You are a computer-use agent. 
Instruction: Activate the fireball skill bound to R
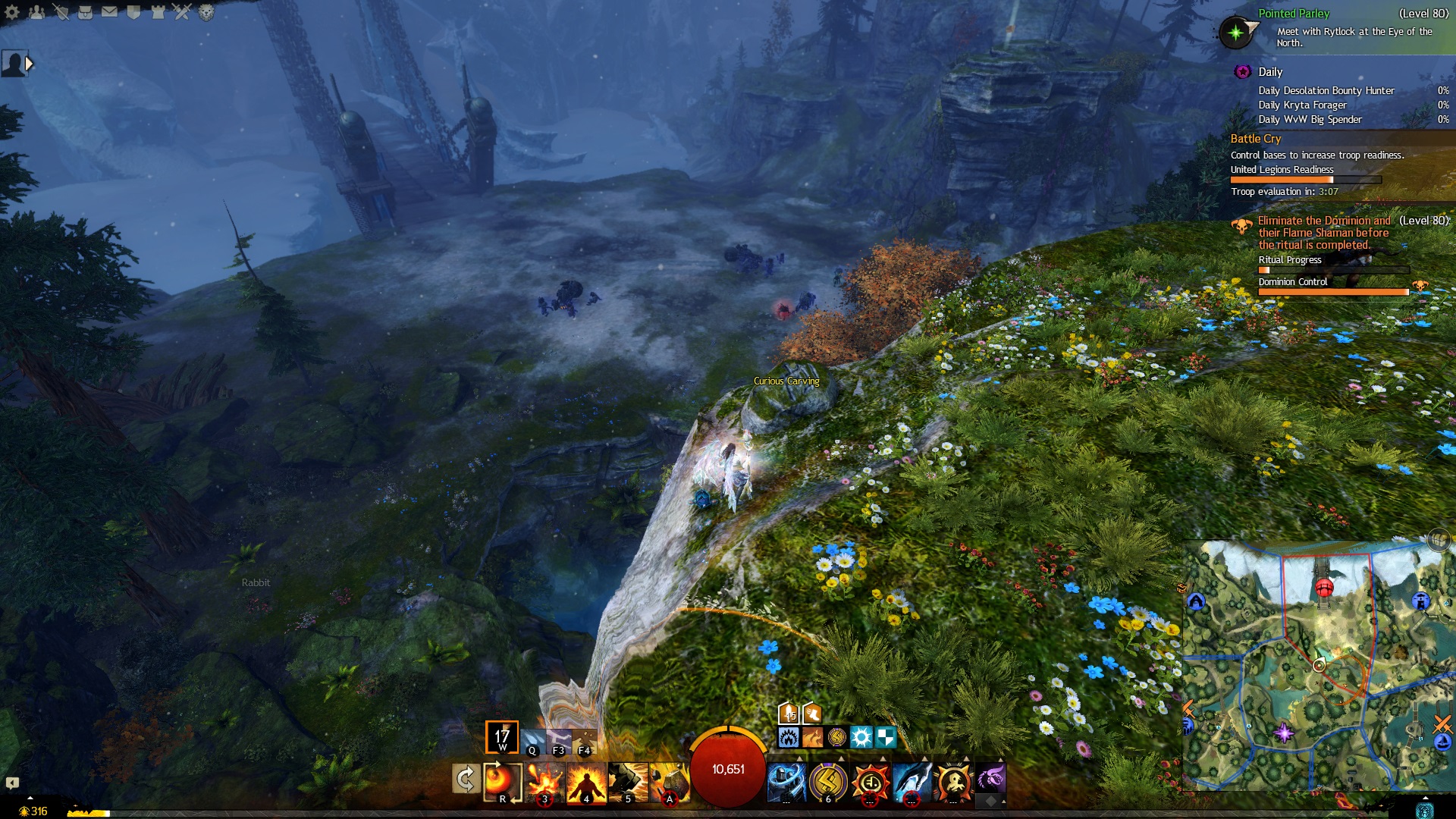click(x=502, y=782)
